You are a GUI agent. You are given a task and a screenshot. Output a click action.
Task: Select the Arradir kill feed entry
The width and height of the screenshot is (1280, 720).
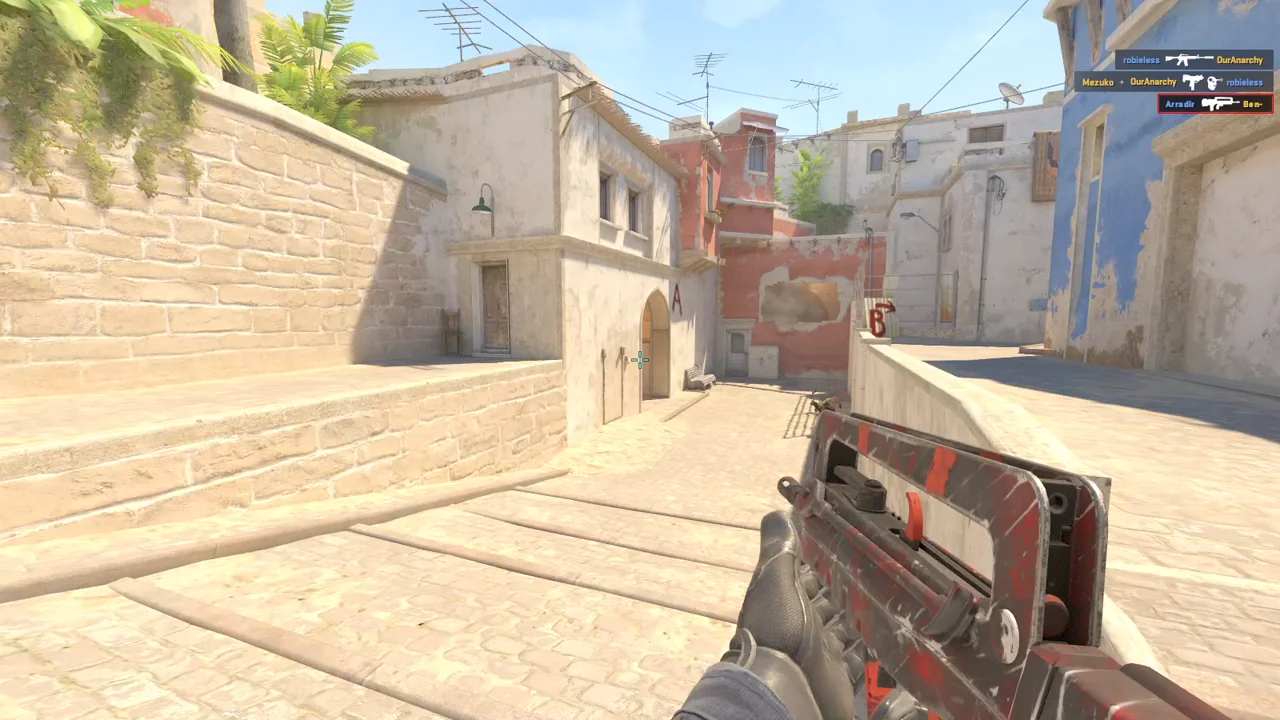coord(1215,103)
